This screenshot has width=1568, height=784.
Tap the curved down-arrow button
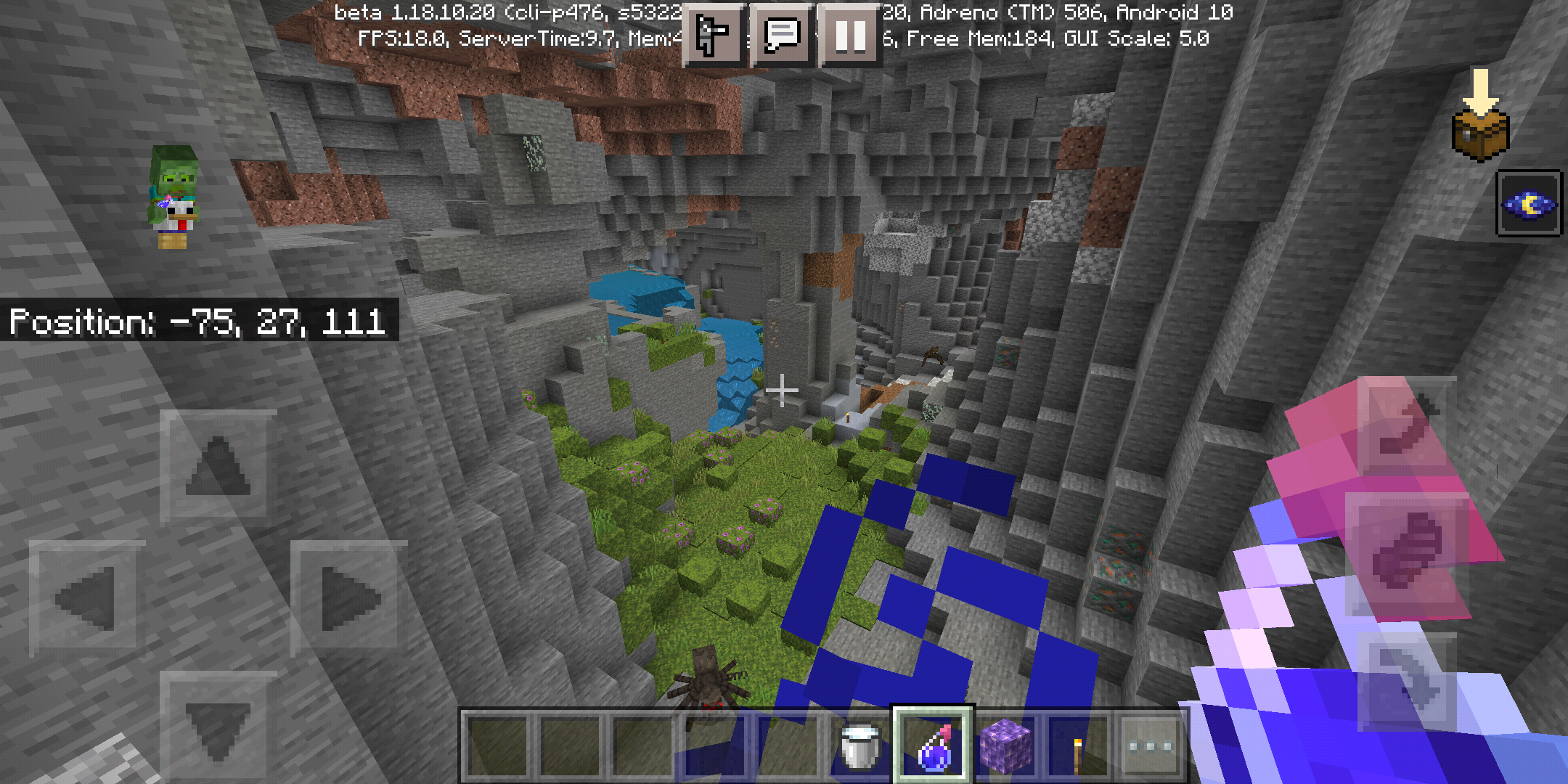[x=1407, y=681]
